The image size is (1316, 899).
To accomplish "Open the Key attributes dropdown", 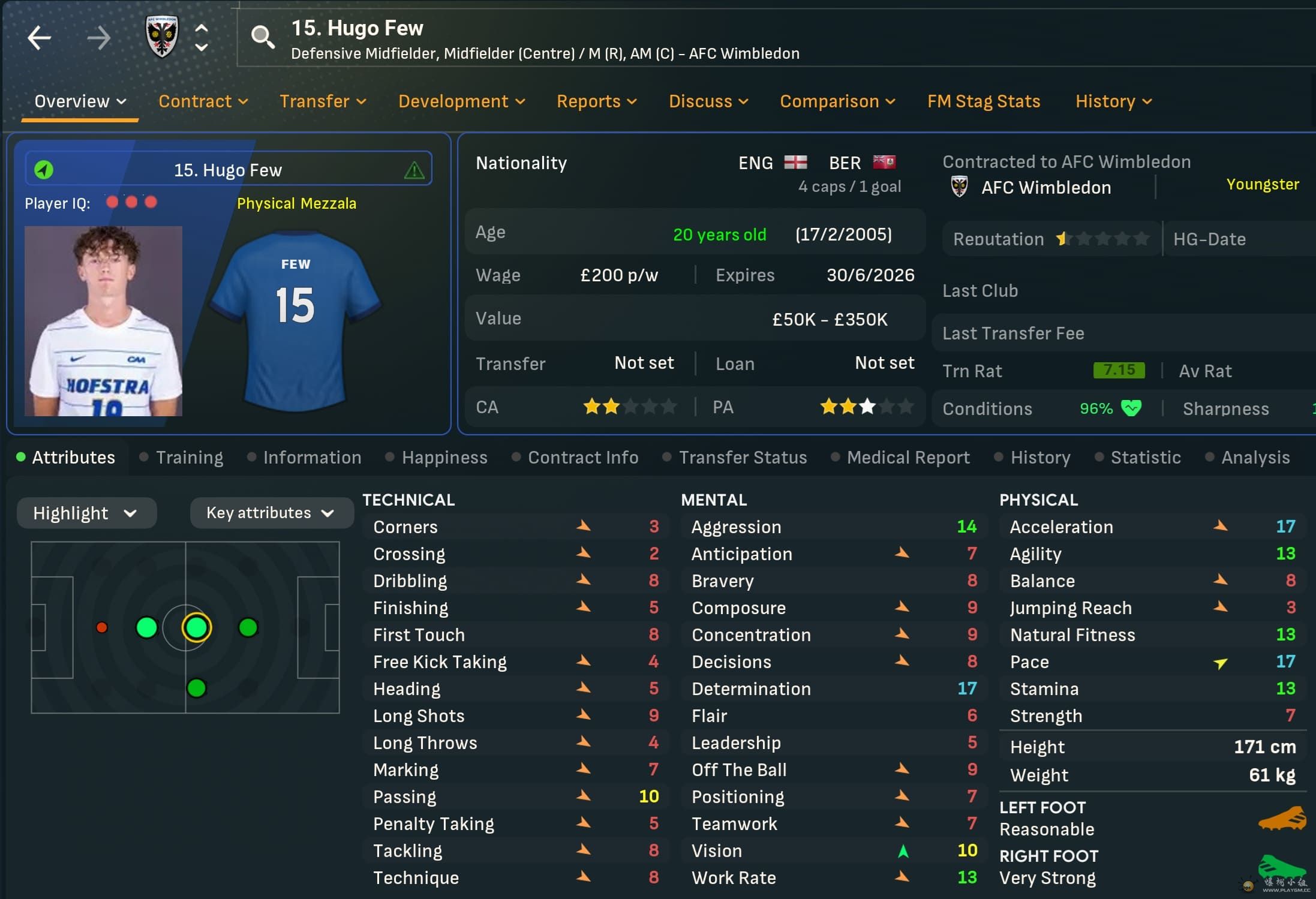I will click(x=271, y=513).
